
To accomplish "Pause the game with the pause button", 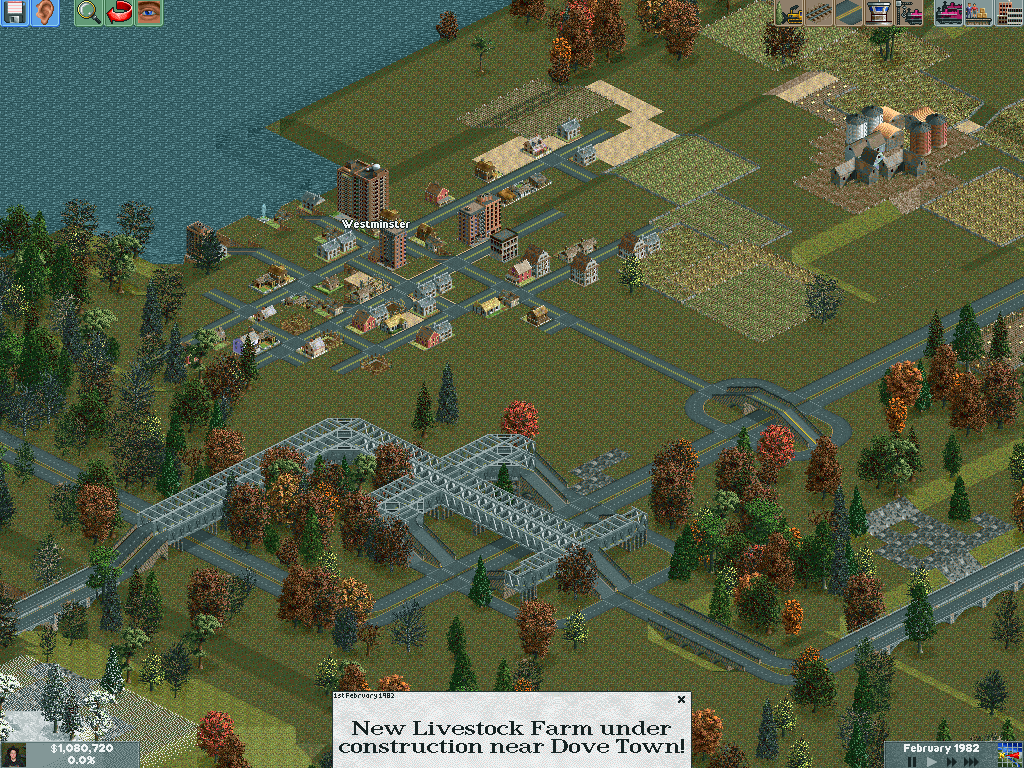I will [x=912, y=761].
